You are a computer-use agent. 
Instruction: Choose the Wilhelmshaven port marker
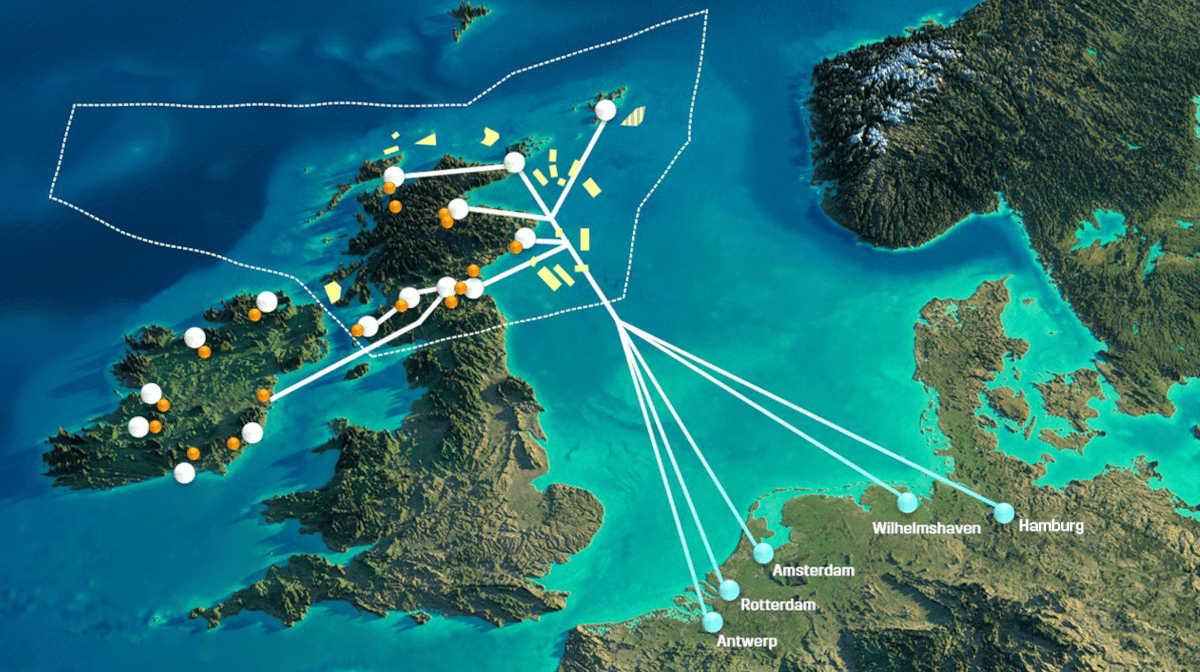pyautogui.click(x=907, y=502)
